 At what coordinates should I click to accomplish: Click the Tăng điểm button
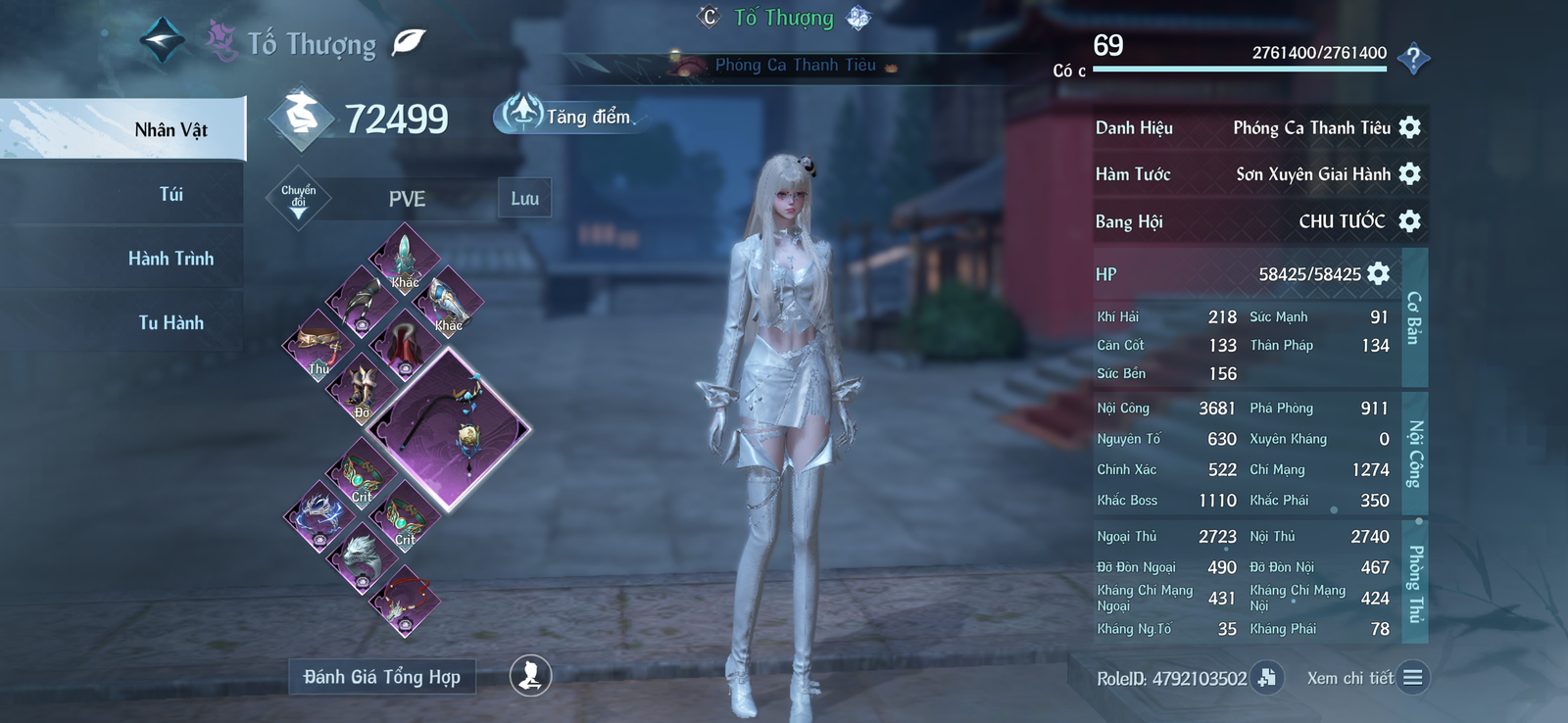point(568,116)
